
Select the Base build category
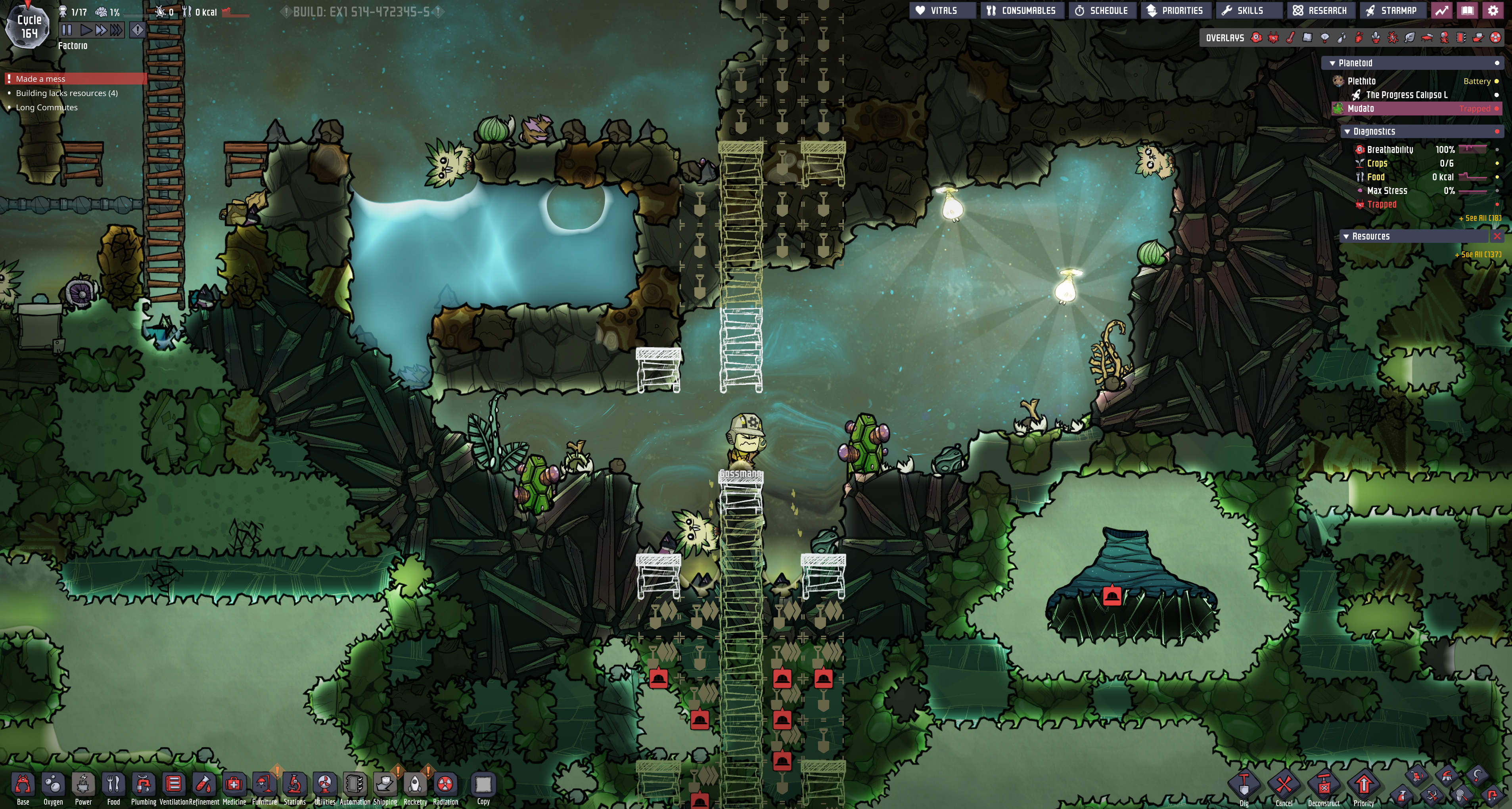coord(23,785)
